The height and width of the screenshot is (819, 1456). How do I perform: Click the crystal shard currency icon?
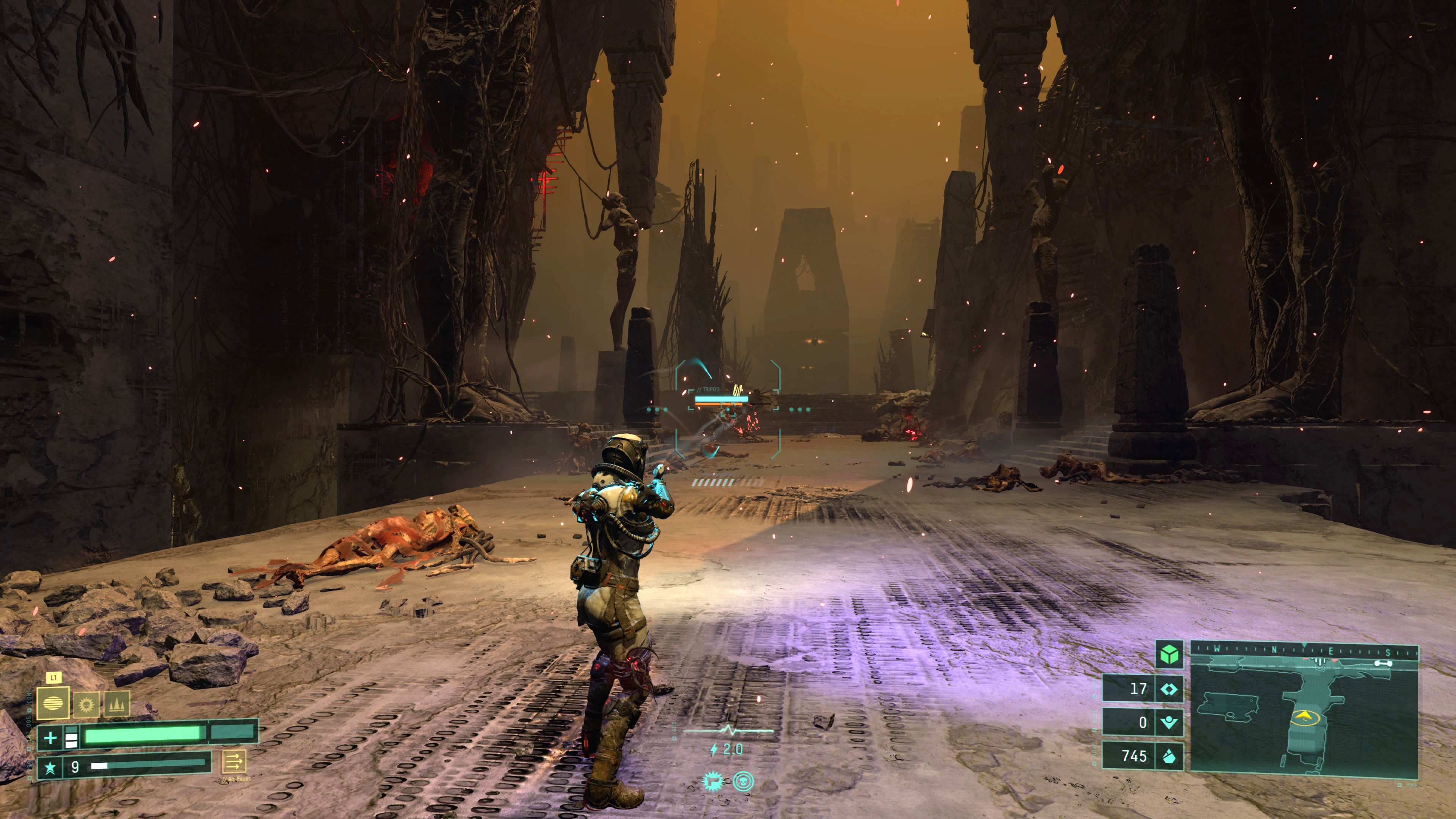point(1169,756)
